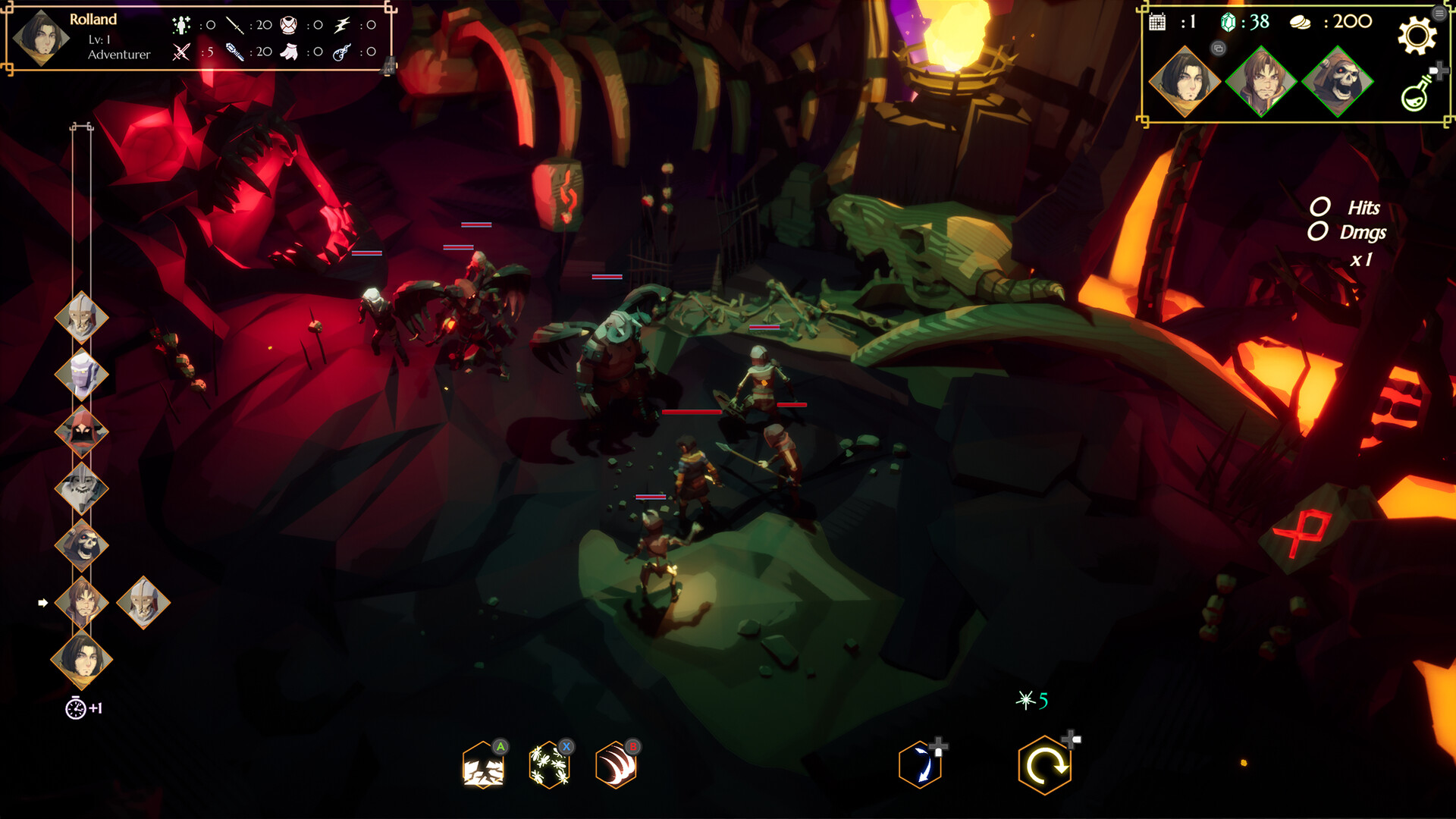Click the calendar icon showing day 1
The height and width of the screenshot is (819, 1456).
pyautogui.click(x=1156, y=23)
